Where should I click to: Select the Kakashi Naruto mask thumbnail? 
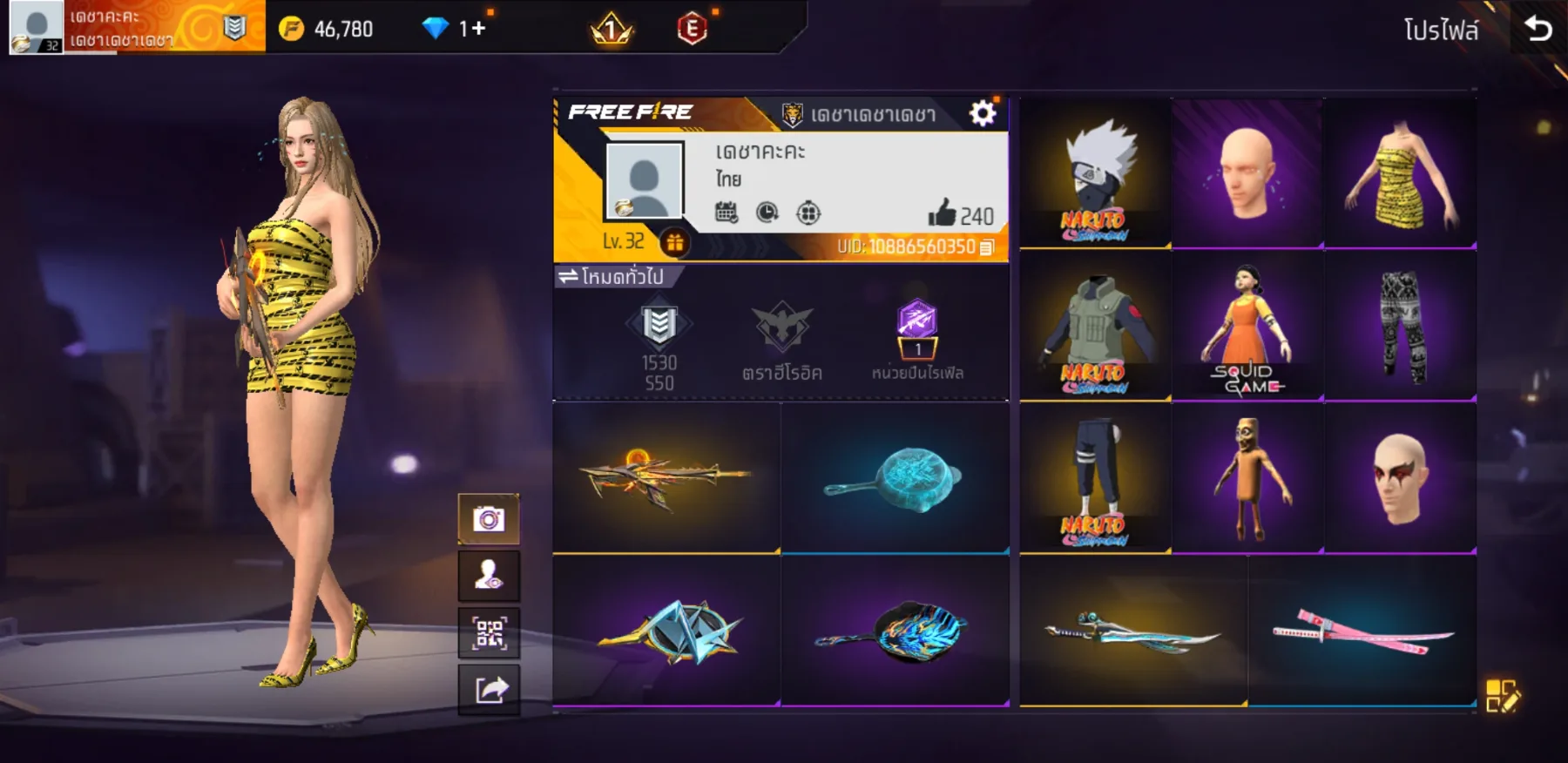tap(1093, 172)
